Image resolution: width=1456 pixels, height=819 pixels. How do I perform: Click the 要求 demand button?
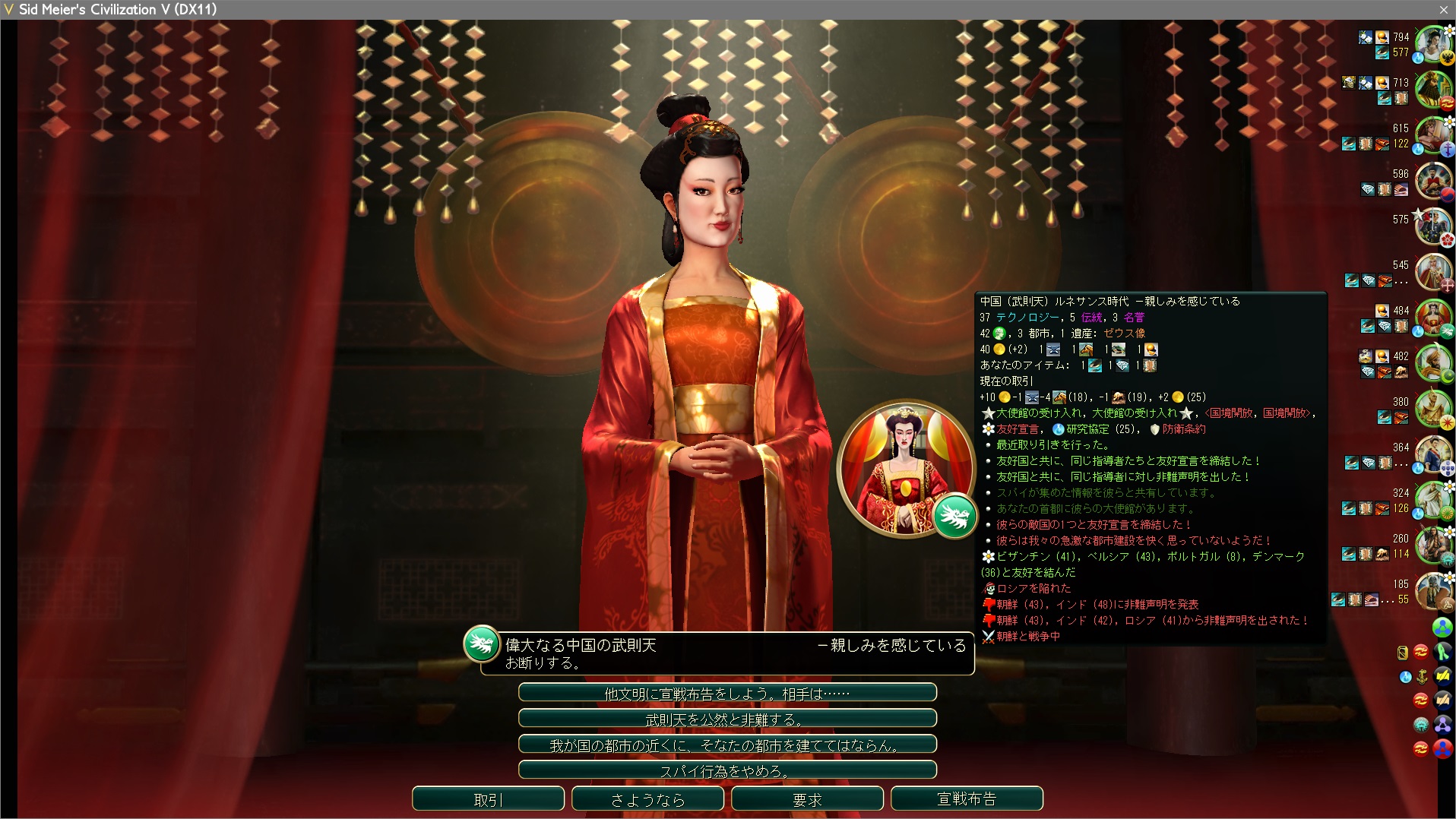807,799
